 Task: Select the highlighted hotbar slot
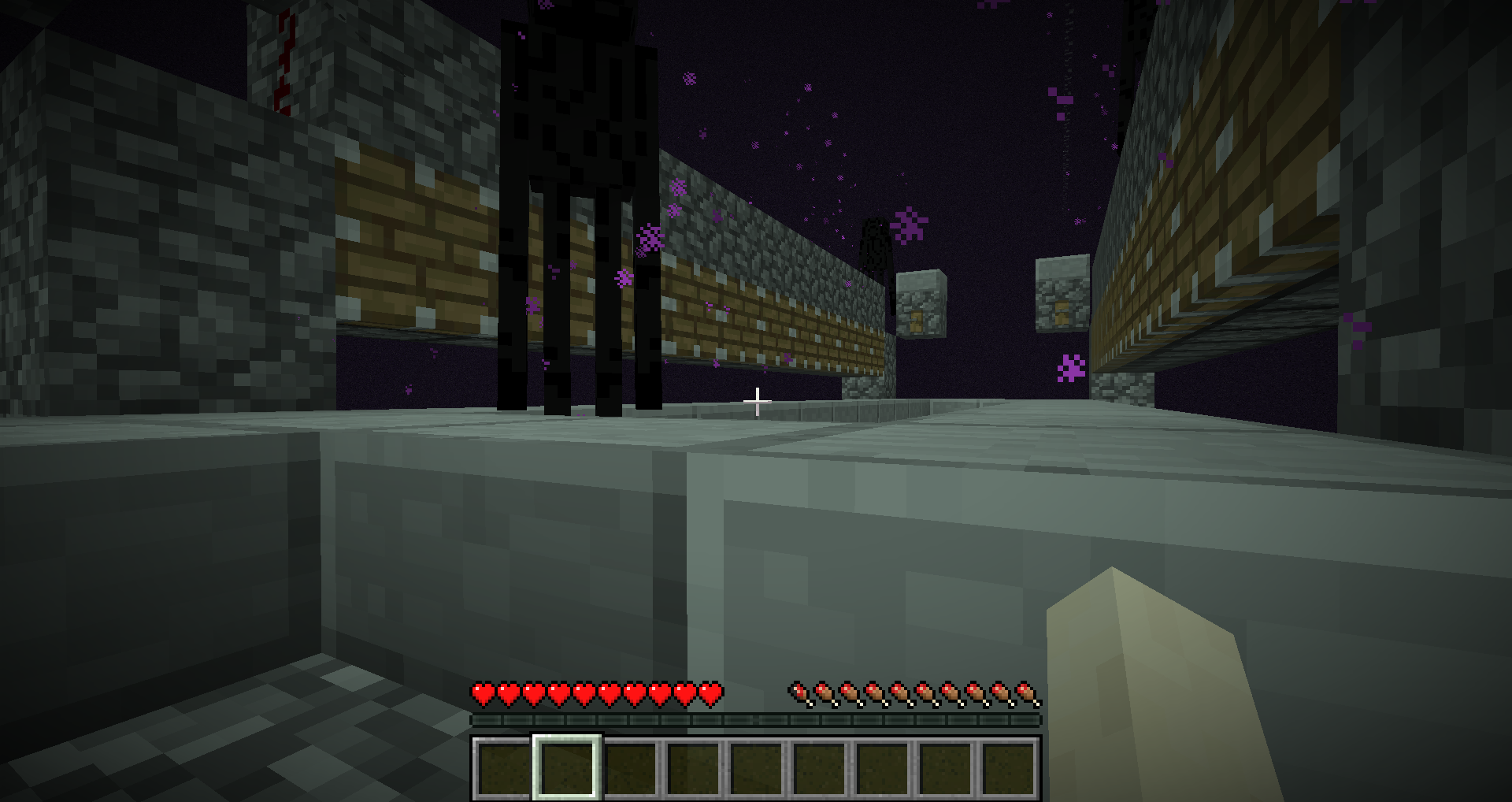coord(567,768)
